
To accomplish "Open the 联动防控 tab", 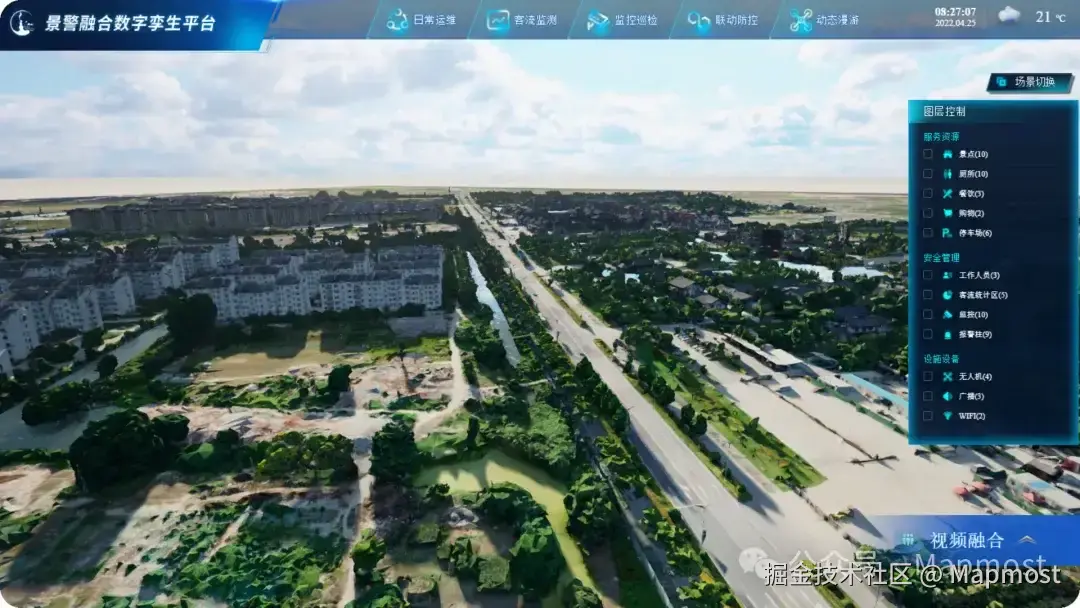I will click(725, 19).
